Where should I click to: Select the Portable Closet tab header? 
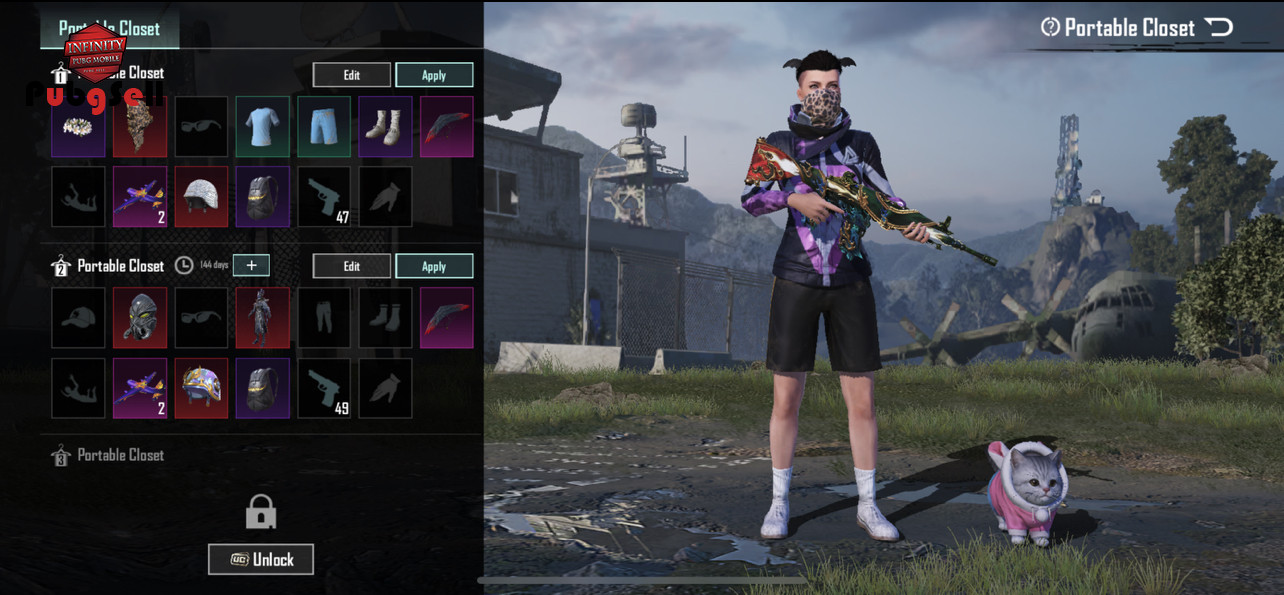[x=110, y=28]
